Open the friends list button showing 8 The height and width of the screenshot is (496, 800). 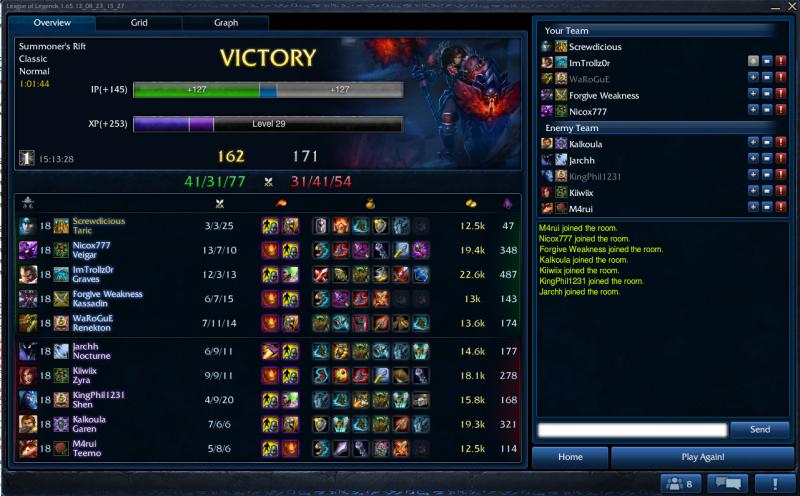pyautogui.click(x=678, y=484)
